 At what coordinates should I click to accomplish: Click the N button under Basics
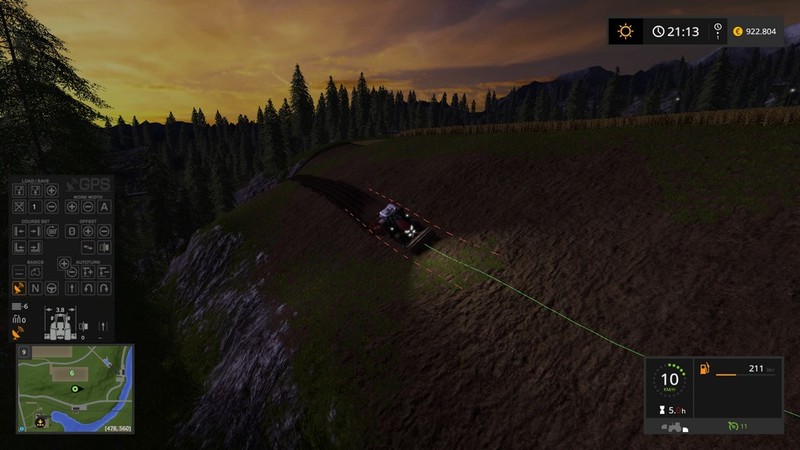pyautogui.click(x=36, y=288)
